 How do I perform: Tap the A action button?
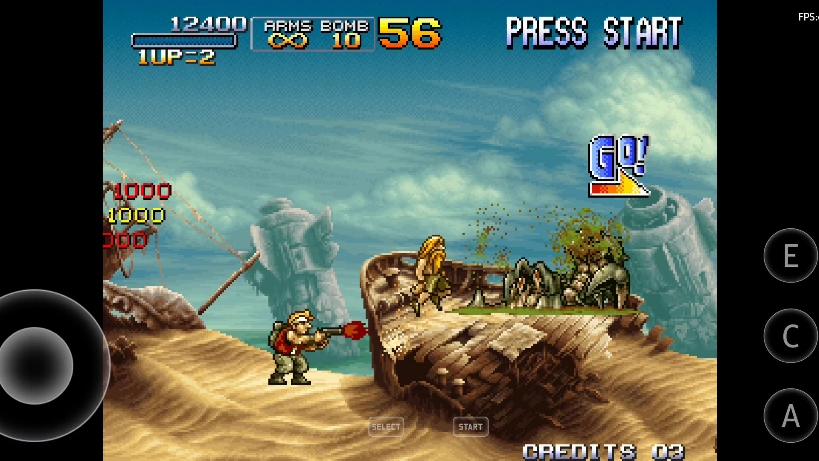coord(790,415)
